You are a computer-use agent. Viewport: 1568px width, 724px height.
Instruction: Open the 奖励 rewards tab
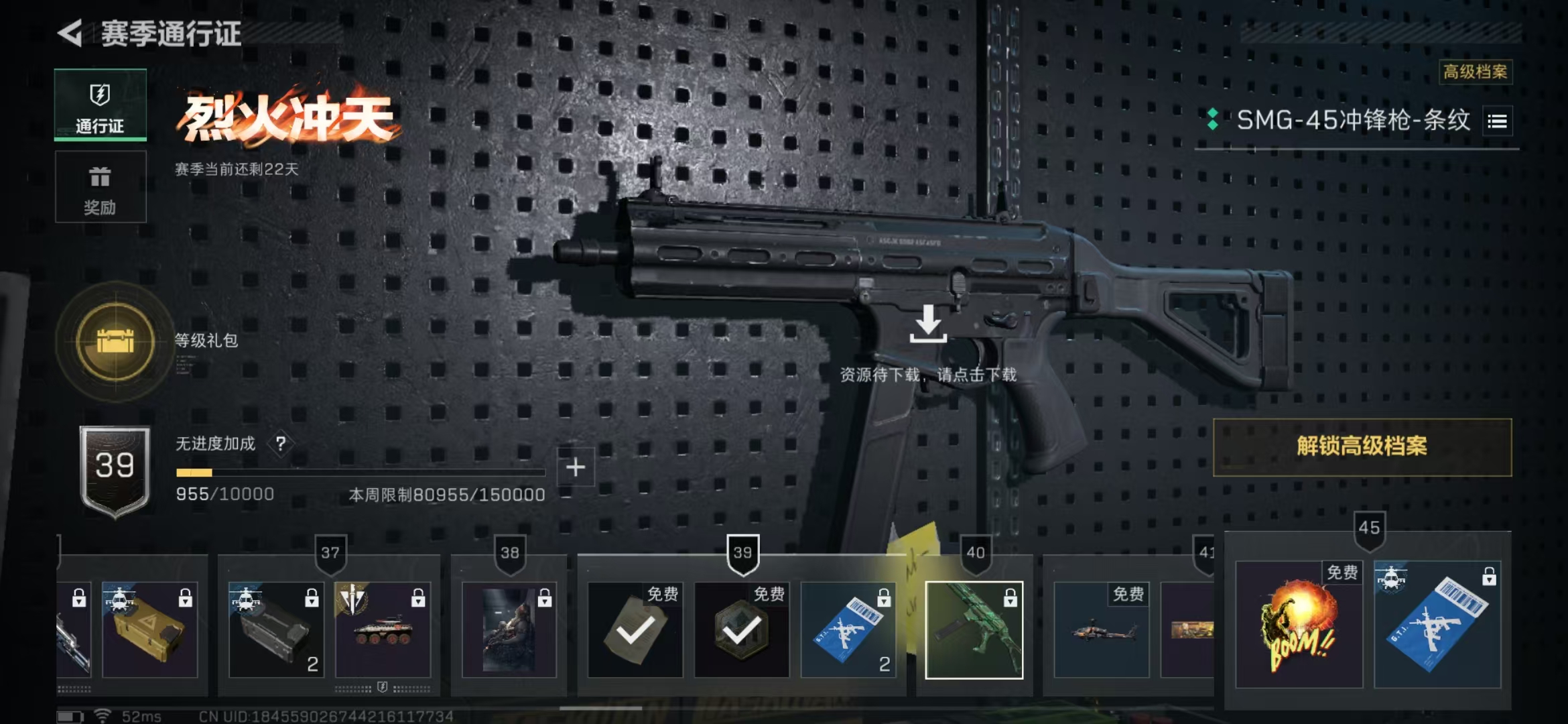(101, 187)
